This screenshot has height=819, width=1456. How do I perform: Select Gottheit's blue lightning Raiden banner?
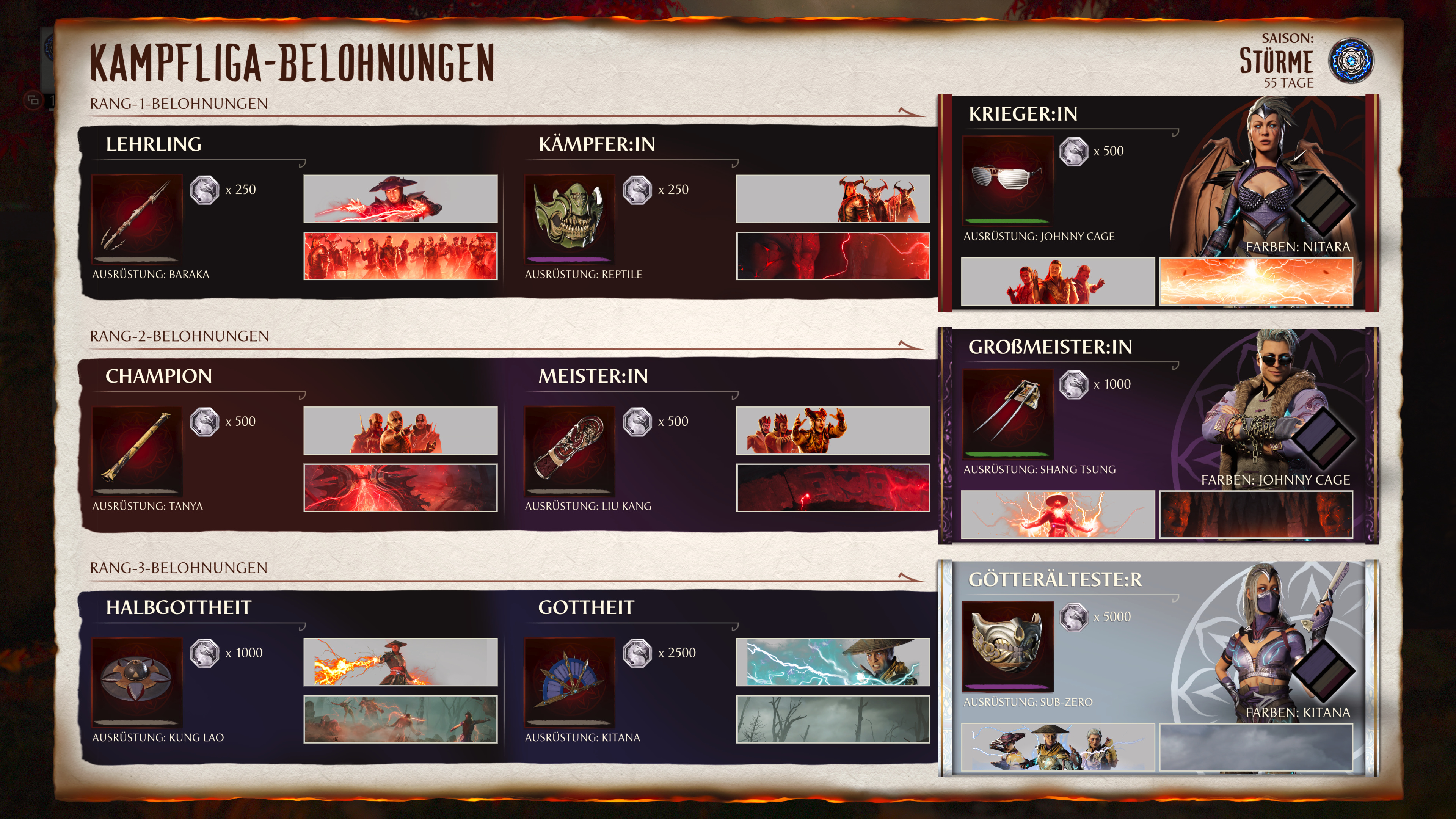coord(833,662)
